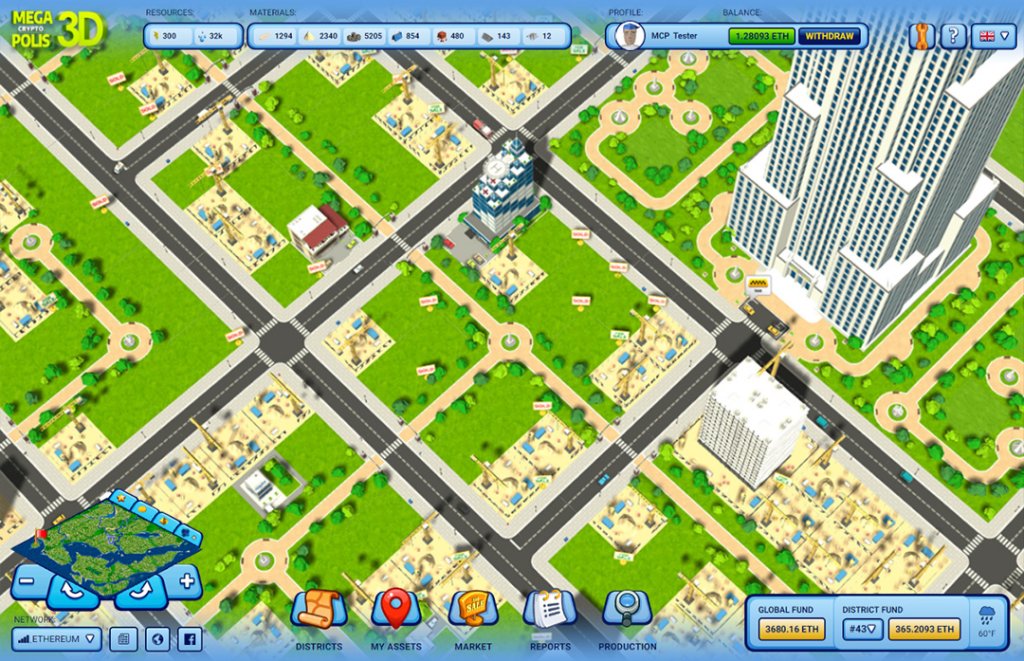The height and width of the screenshot is (661, 1024).
Task: Show My Assets
Action: tap(396, 612)
